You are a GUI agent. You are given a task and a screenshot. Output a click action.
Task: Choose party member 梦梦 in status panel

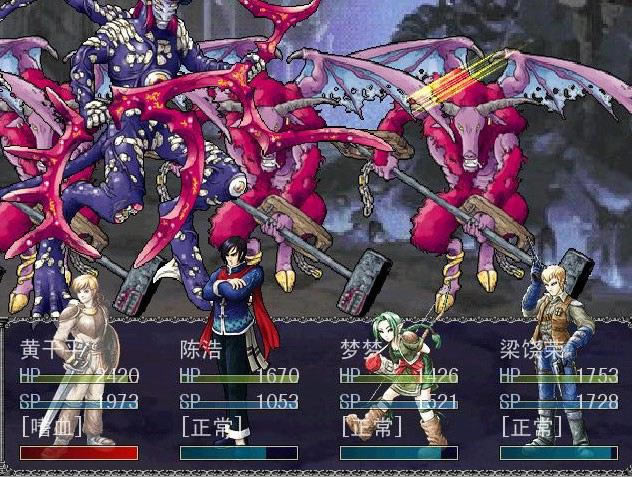360,350
